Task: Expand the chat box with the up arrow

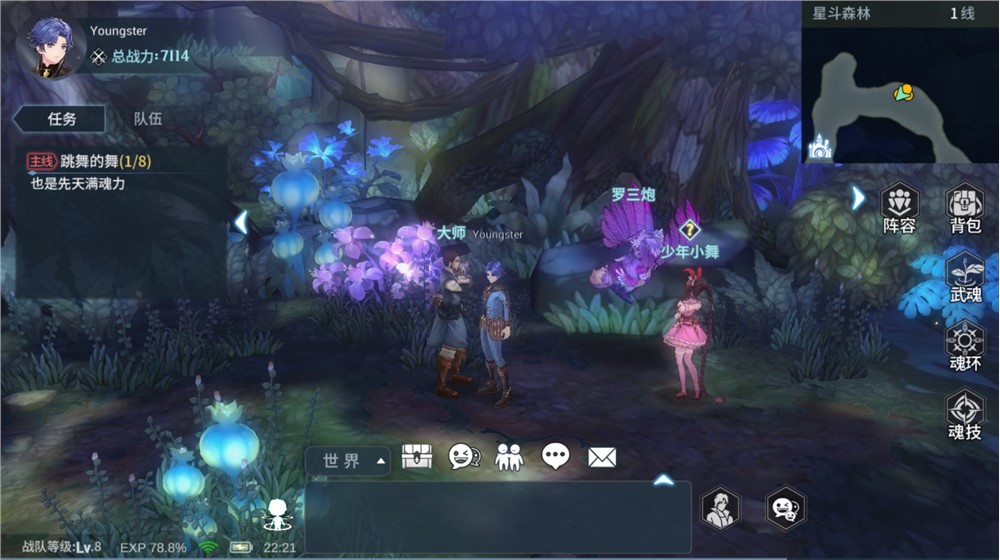Action: [x=663, y=480]
